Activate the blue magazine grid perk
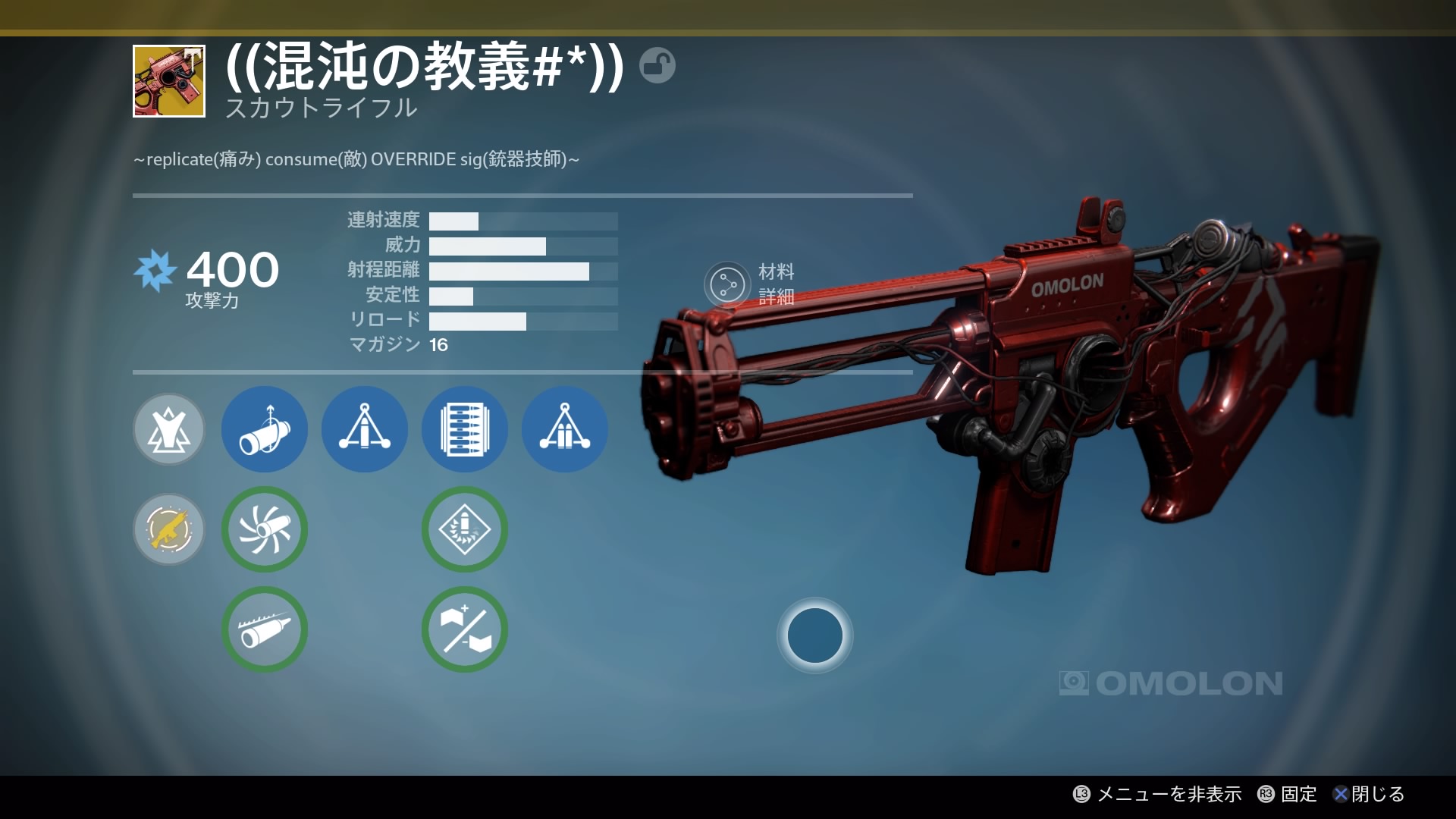The image size is (1456, 819). click(x=465, y=429)
